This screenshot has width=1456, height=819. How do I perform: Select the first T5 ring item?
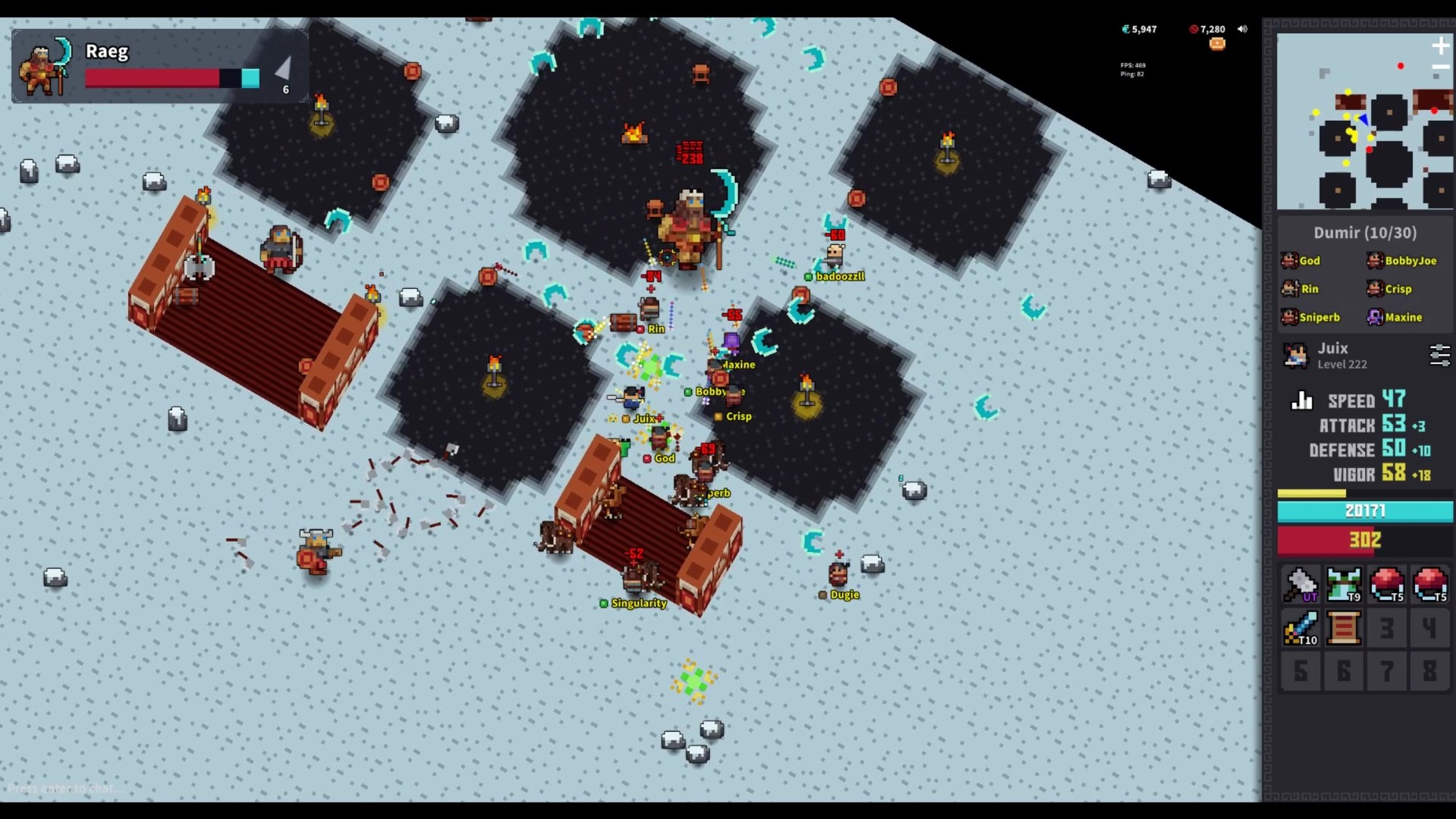point(1387,585)
